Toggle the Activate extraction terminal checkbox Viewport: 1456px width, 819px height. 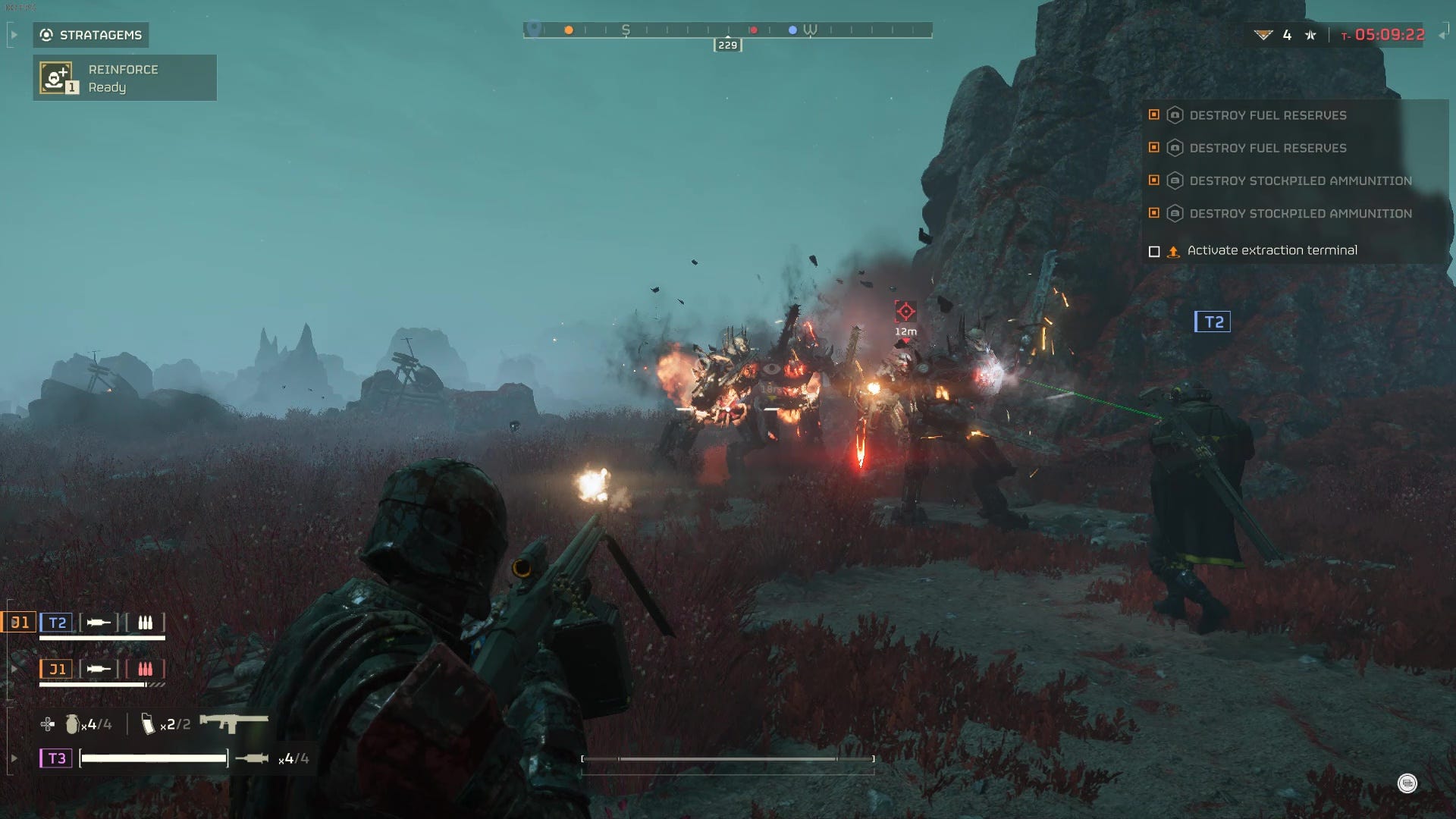(x=1154, y=251)
